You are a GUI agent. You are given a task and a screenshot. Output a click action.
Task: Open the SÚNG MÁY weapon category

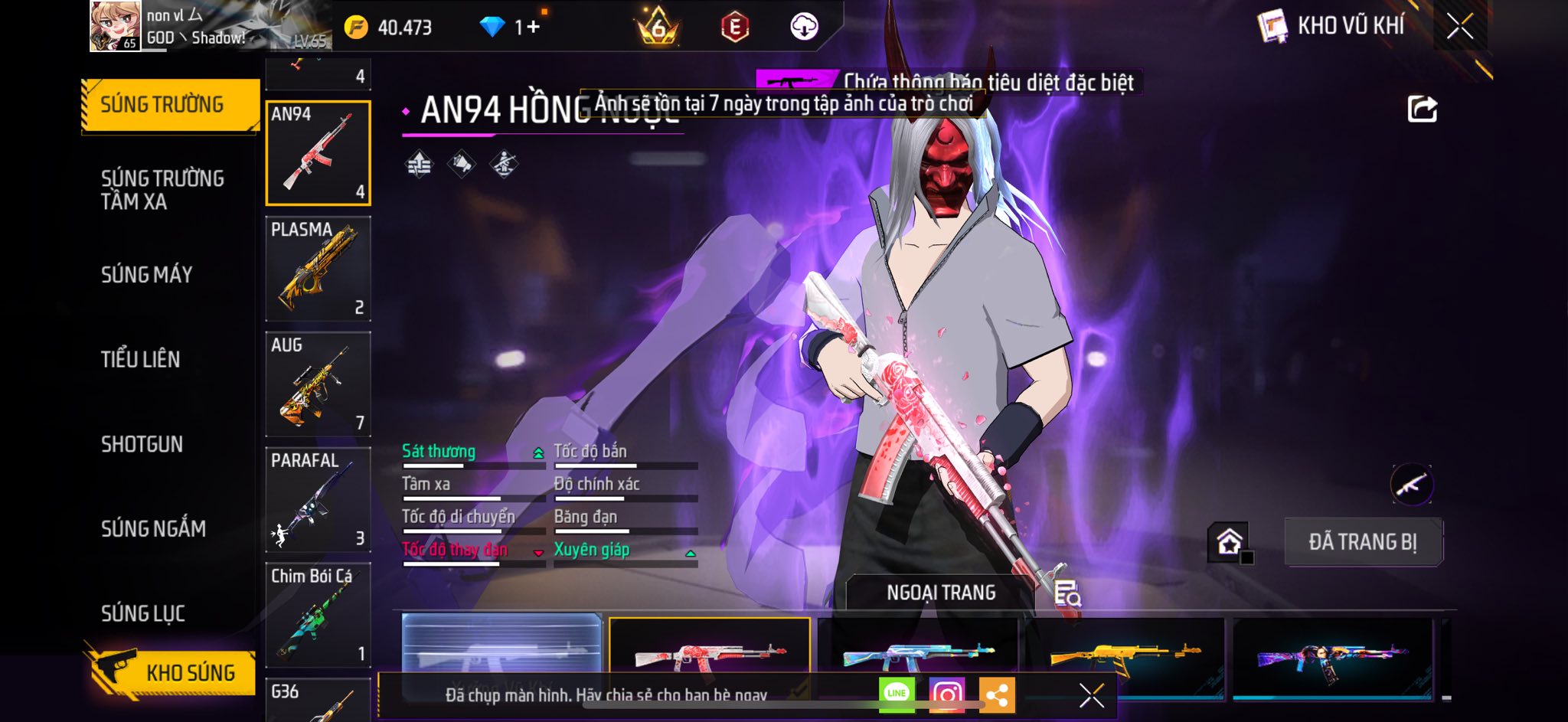(x=146, y=274)
